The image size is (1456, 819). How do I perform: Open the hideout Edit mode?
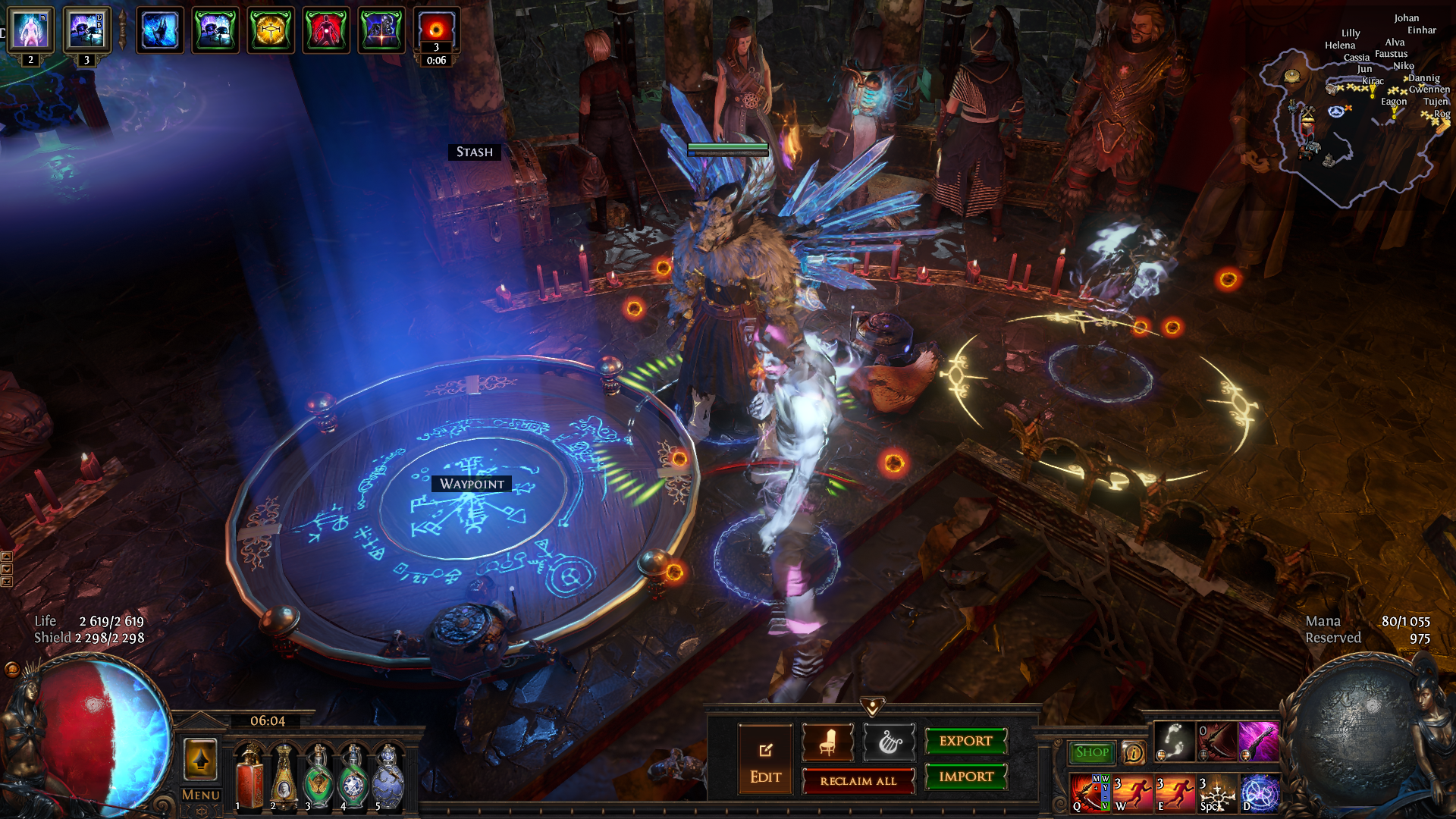765,760
